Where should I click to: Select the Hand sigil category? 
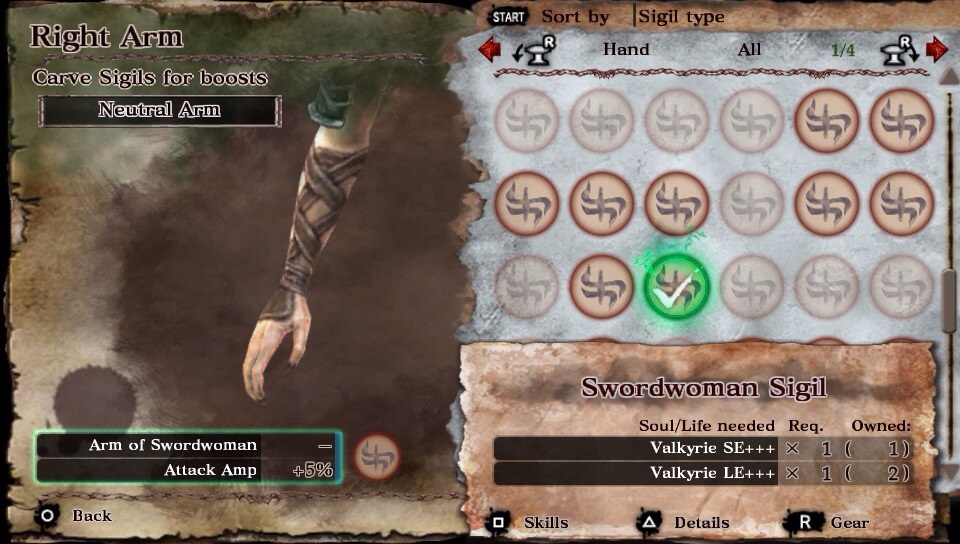626,49
